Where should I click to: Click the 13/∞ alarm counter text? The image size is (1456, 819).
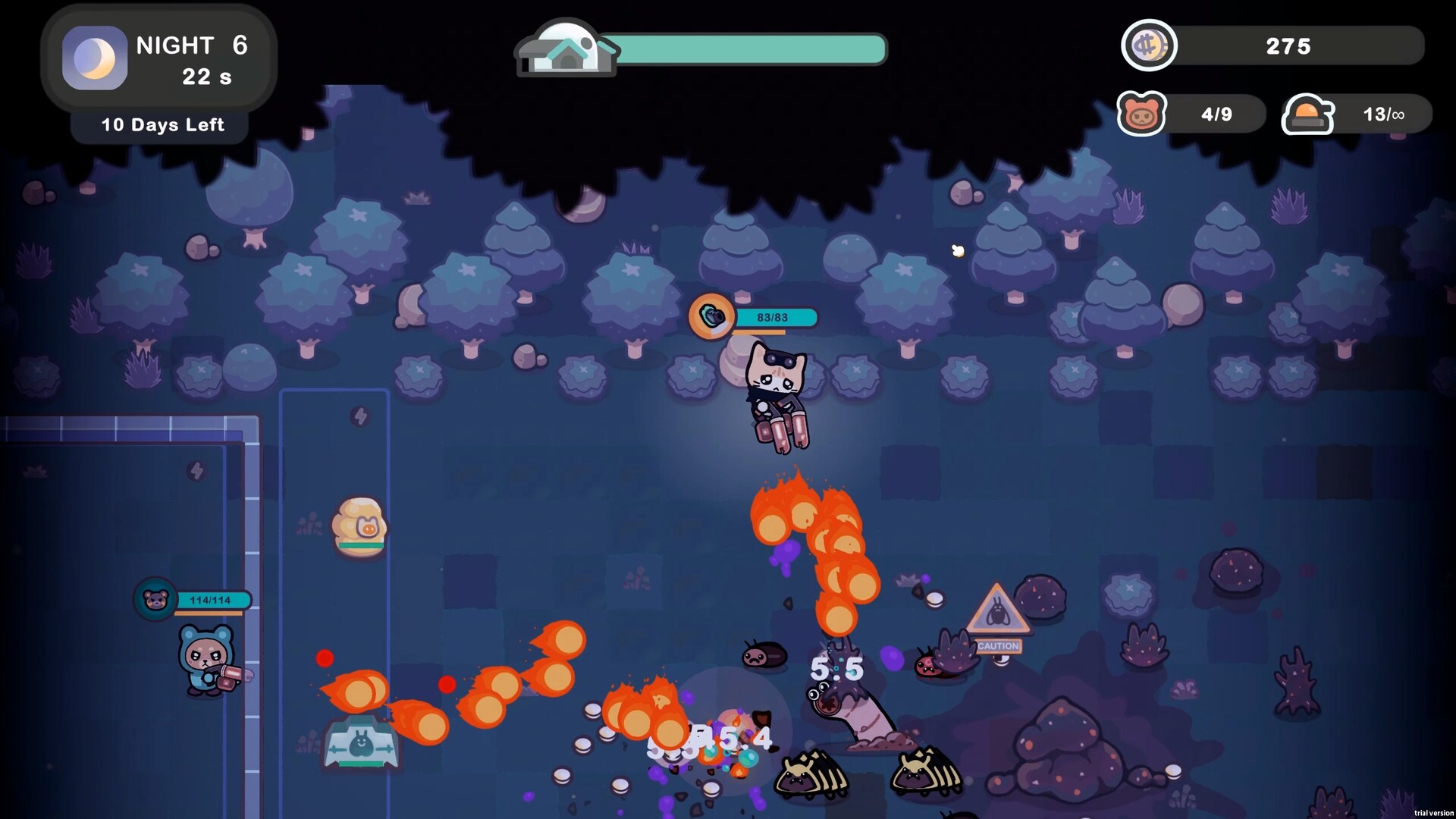pos(1382,114)
